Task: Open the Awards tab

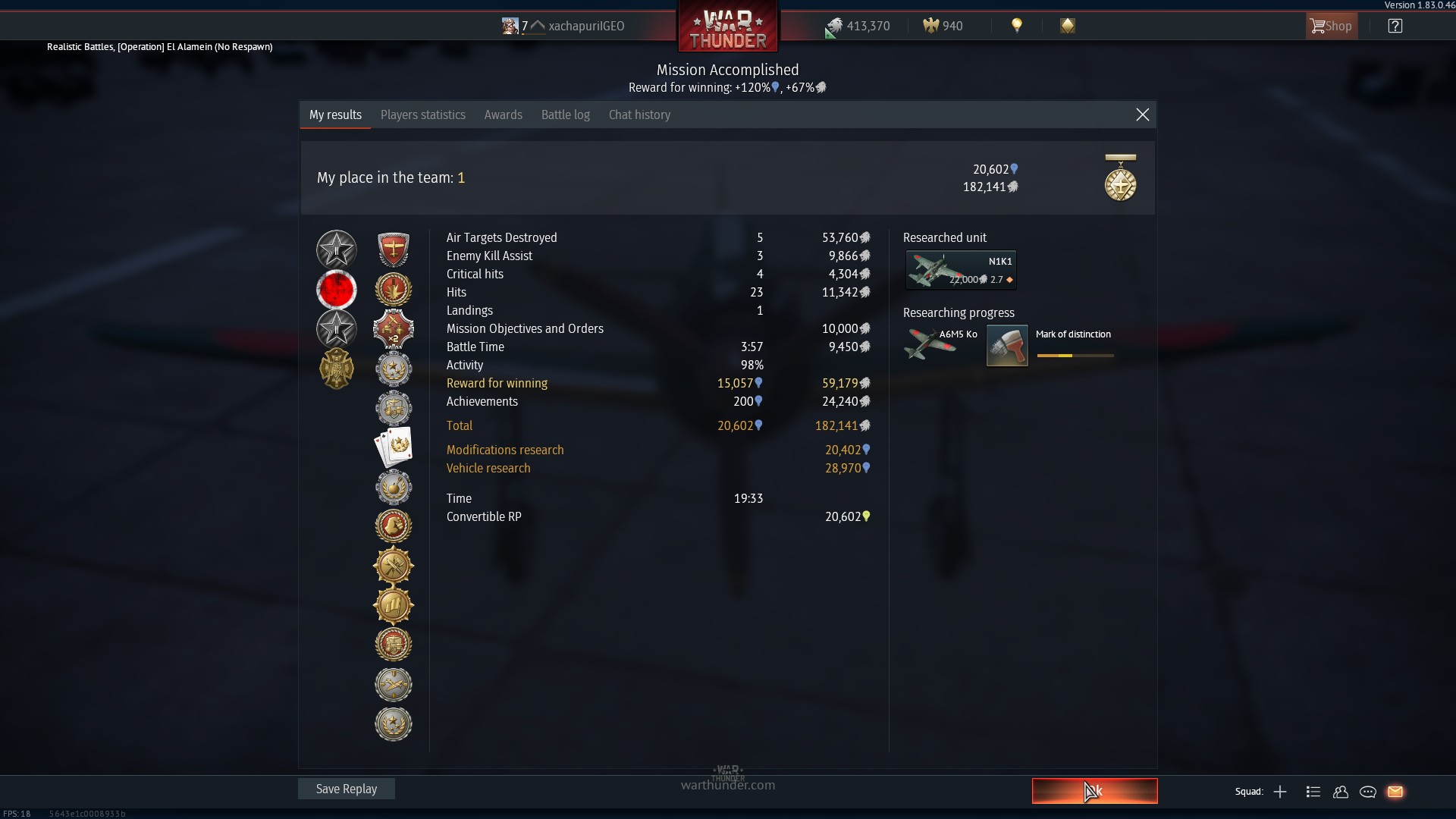Action: (503, 115)
